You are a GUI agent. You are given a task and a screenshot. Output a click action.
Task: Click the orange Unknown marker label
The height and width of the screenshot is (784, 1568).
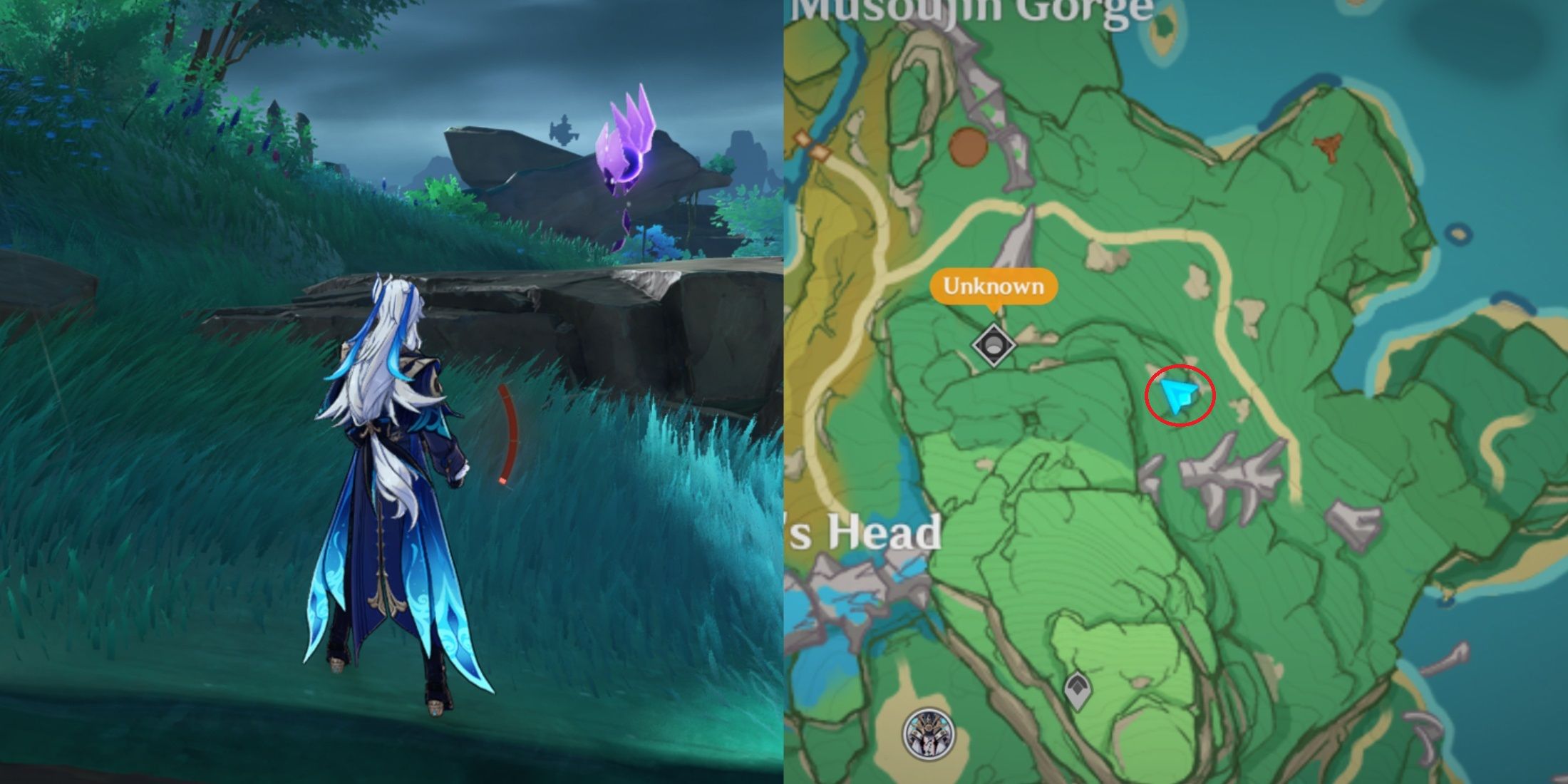993,287
